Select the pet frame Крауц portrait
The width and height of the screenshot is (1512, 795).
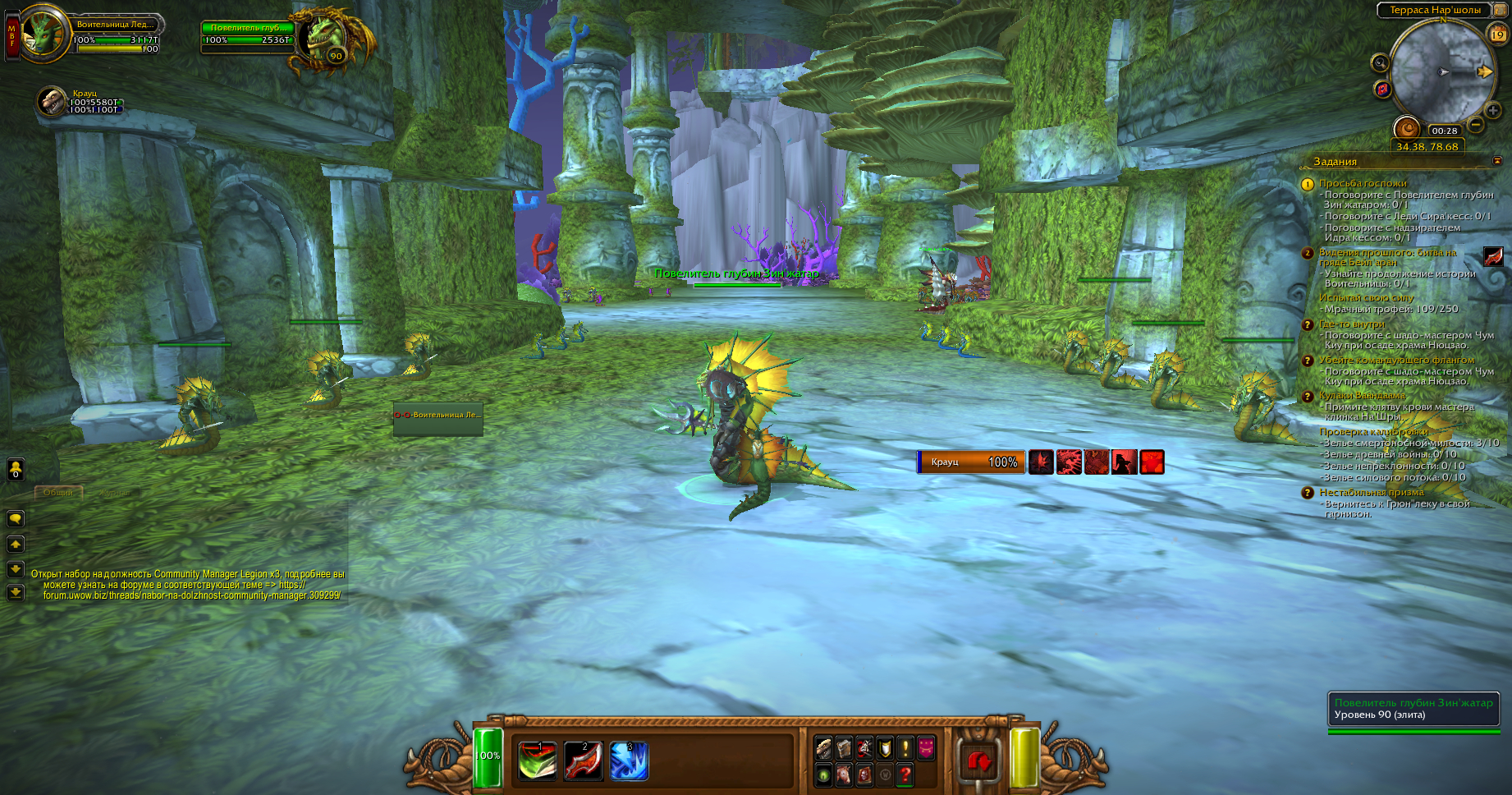pyautogui.click(x=52, y=102)
